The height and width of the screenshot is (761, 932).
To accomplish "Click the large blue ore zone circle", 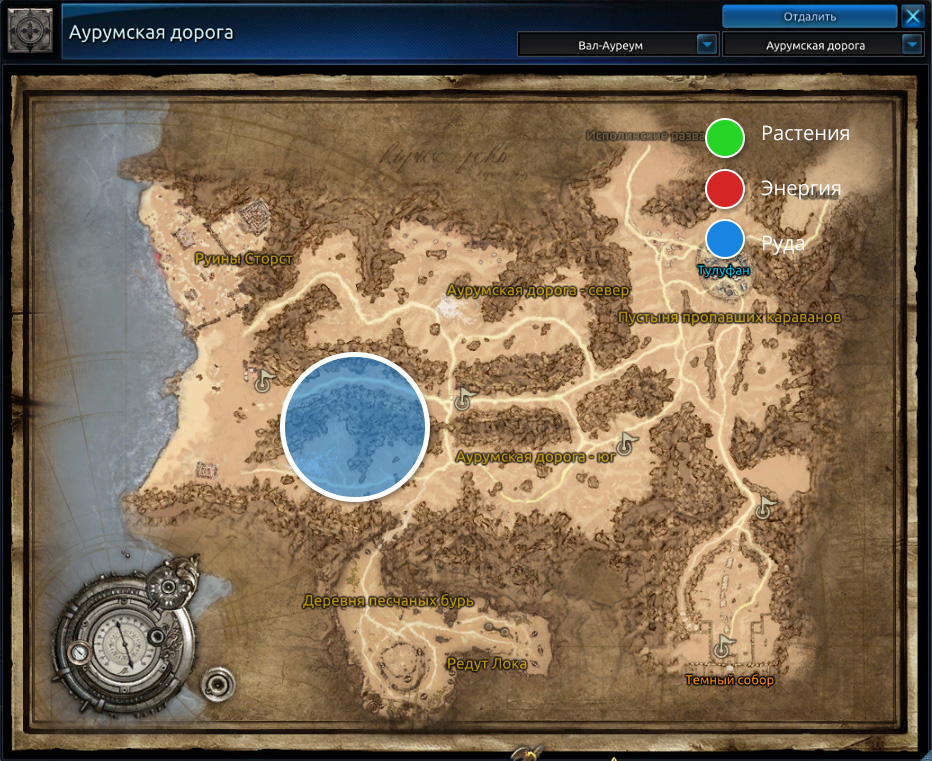I will pyautogui.click(x=355, y=426).
